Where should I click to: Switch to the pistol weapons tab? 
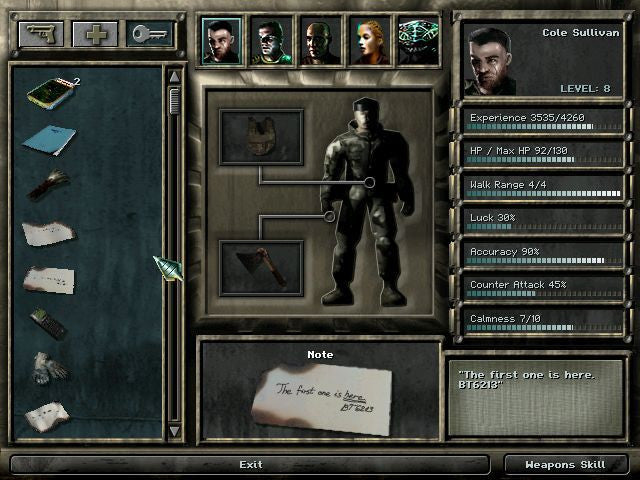coord(40,33)
